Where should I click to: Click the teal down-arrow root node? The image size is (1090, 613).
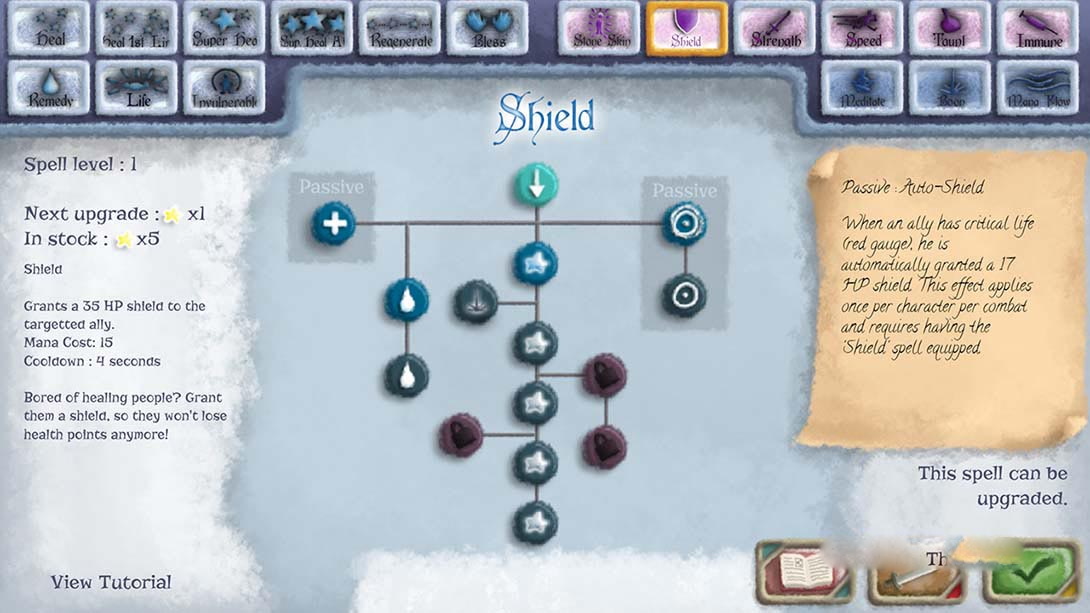click(536, 185)
